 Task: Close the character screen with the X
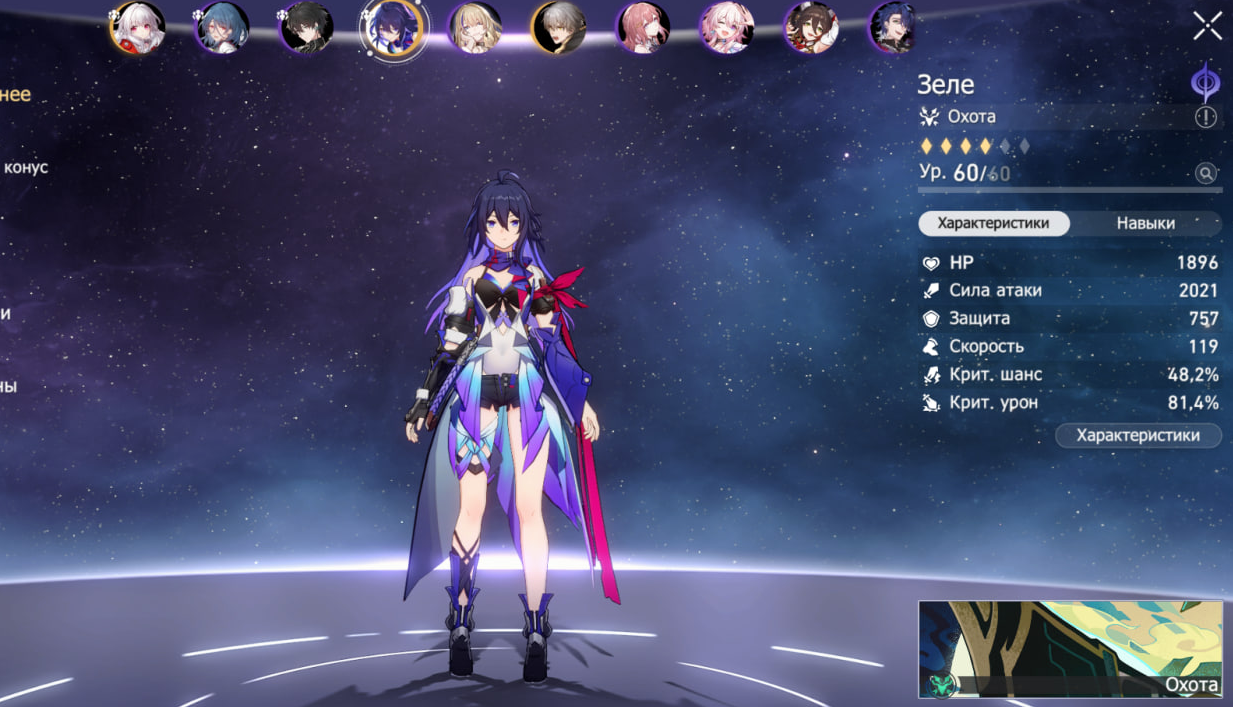pos(1207,26)
